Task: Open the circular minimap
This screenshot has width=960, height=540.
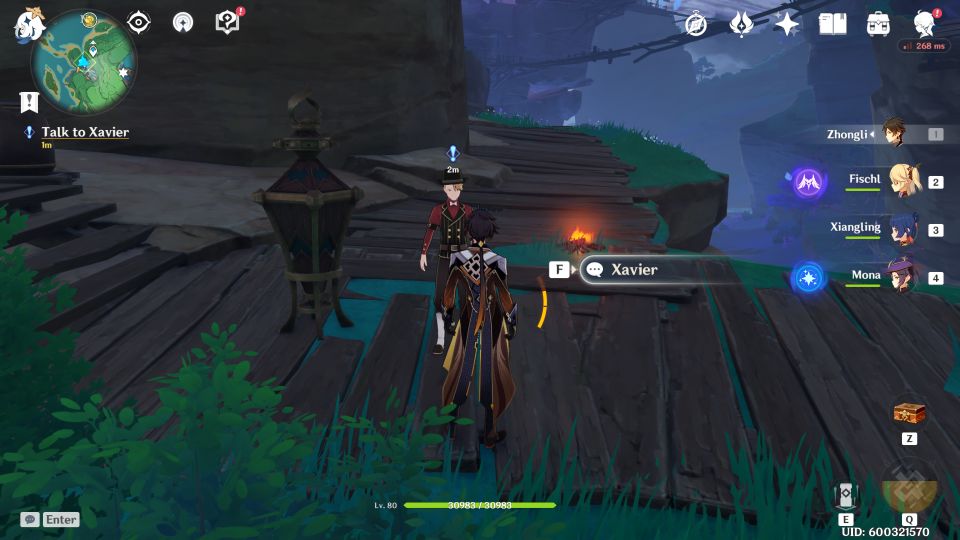Action: tap(84, 62)
